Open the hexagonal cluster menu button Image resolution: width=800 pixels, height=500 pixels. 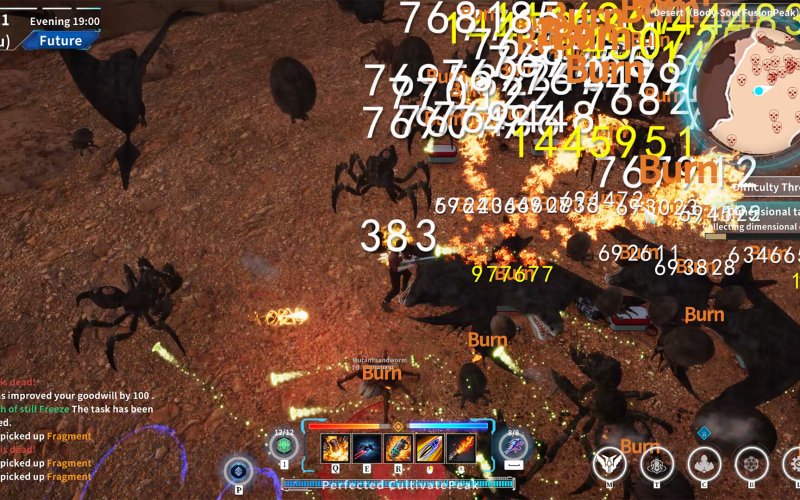[x=751, y=464]
